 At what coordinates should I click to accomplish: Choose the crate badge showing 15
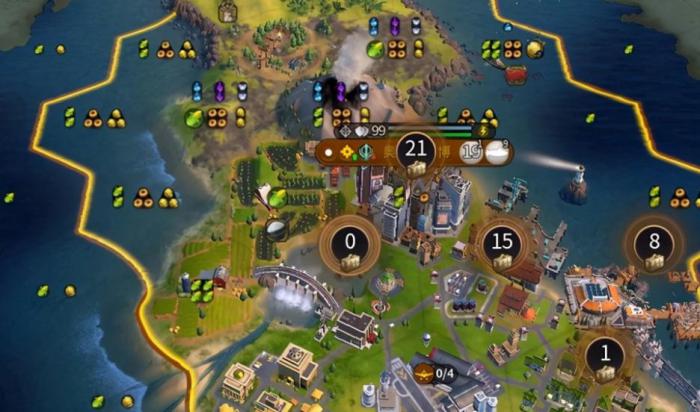[503, 246]
